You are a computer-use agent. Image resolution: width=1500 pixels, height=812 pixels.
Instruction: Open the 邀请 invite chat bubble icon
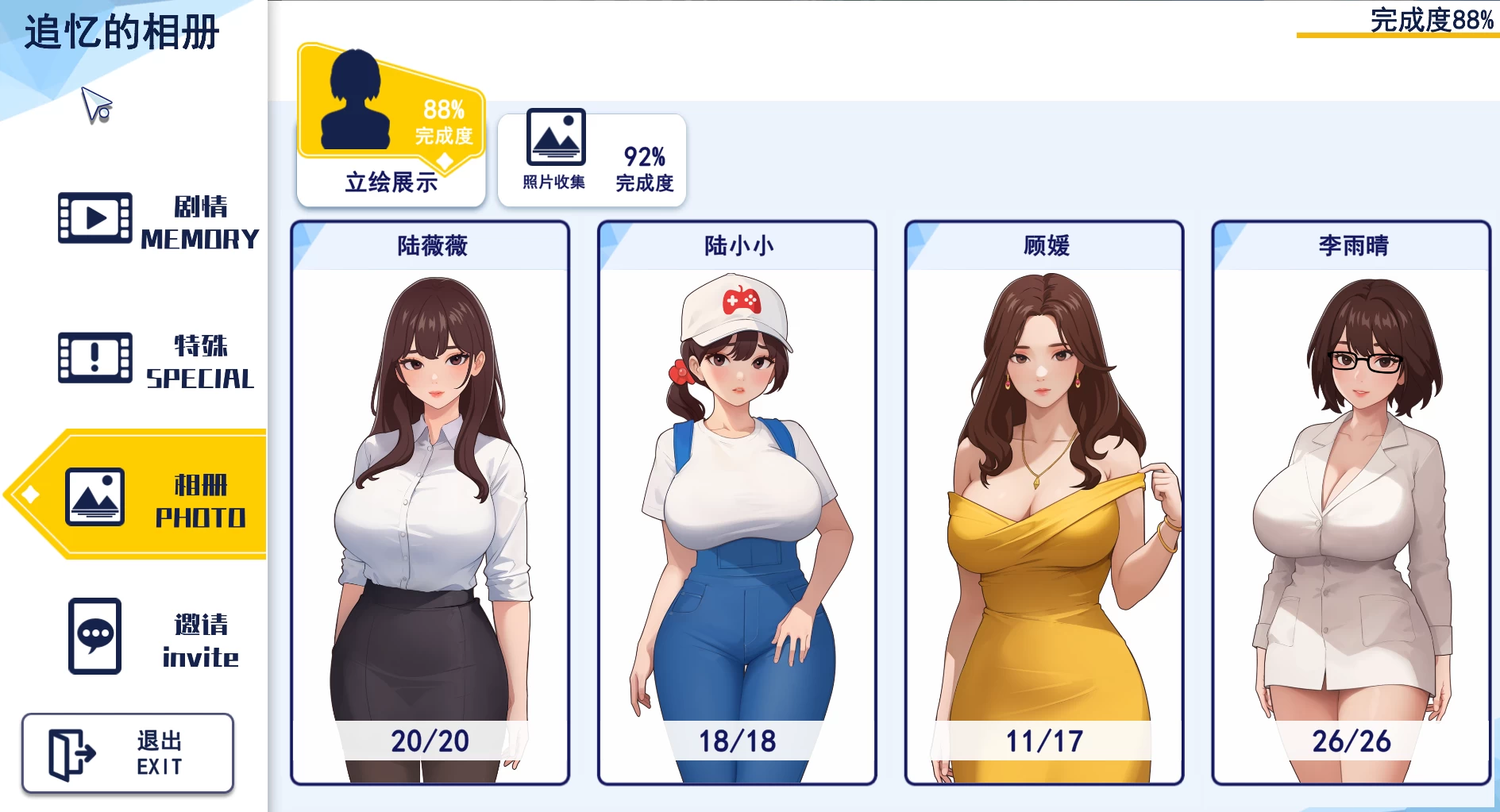click(x=95, y=637)
